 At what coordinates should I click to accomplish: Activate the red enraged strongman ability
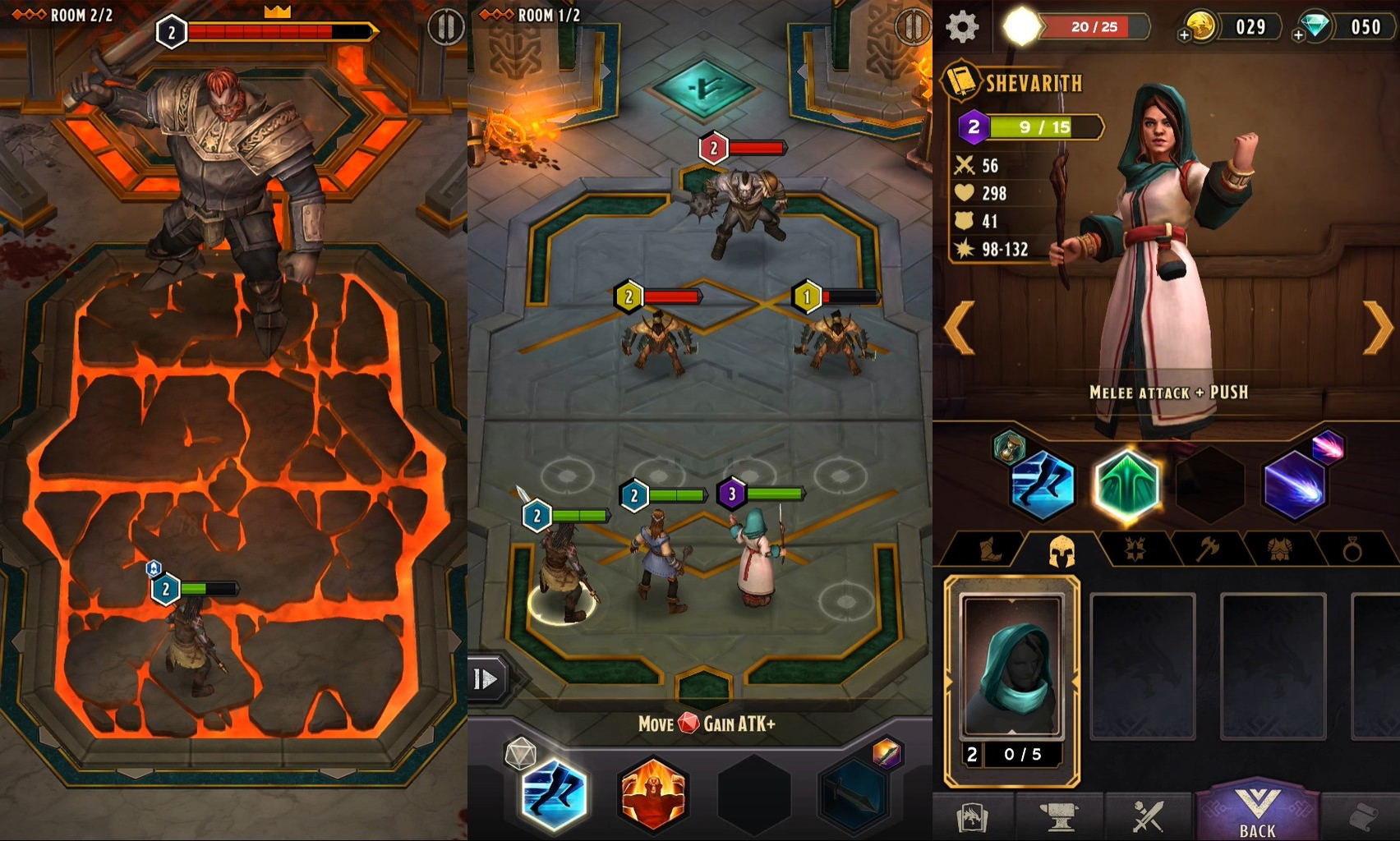coord(653,794)
